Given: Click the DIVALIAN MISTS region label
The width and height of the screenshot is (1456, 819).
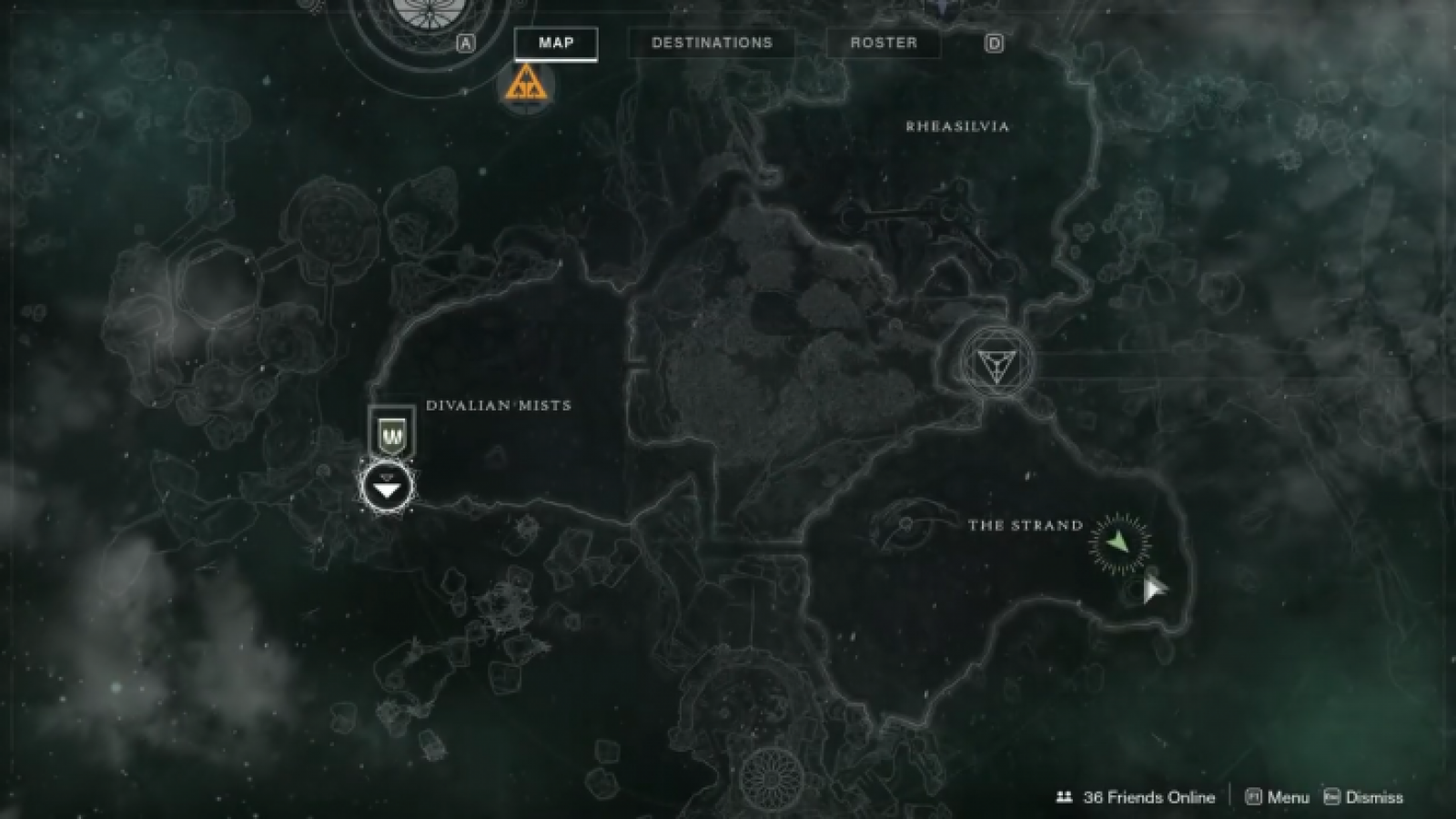Looking at the screenshot, I should [x=499, y=406].
